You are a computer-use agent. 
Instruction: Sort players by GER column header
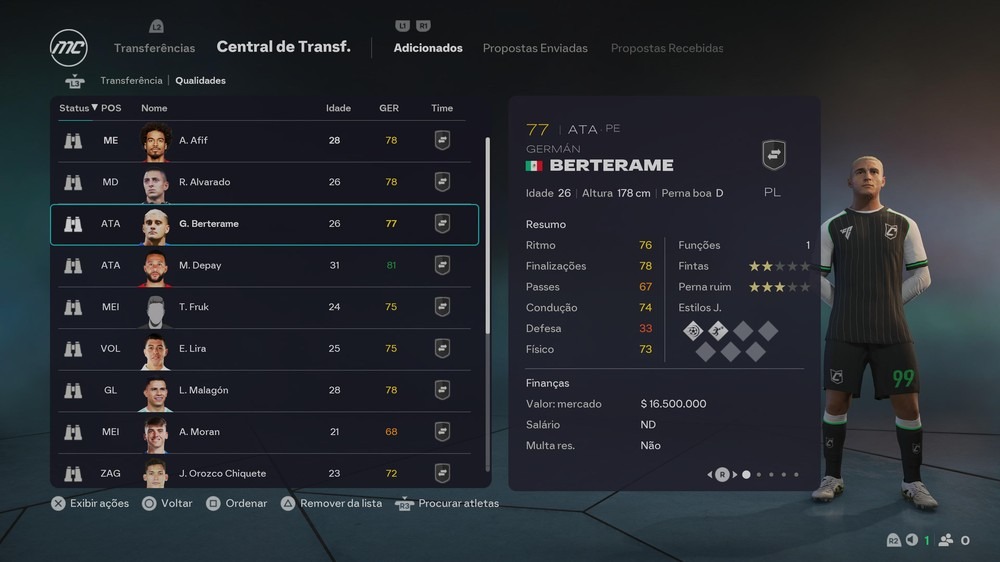coord(389,108)
